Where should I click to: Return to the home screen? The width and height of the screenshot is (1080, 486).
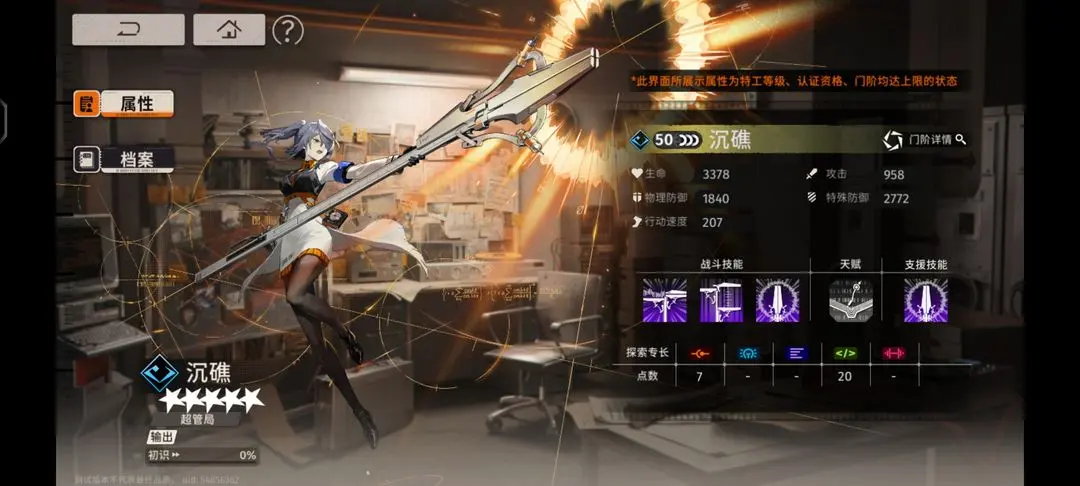pos(229,30)
